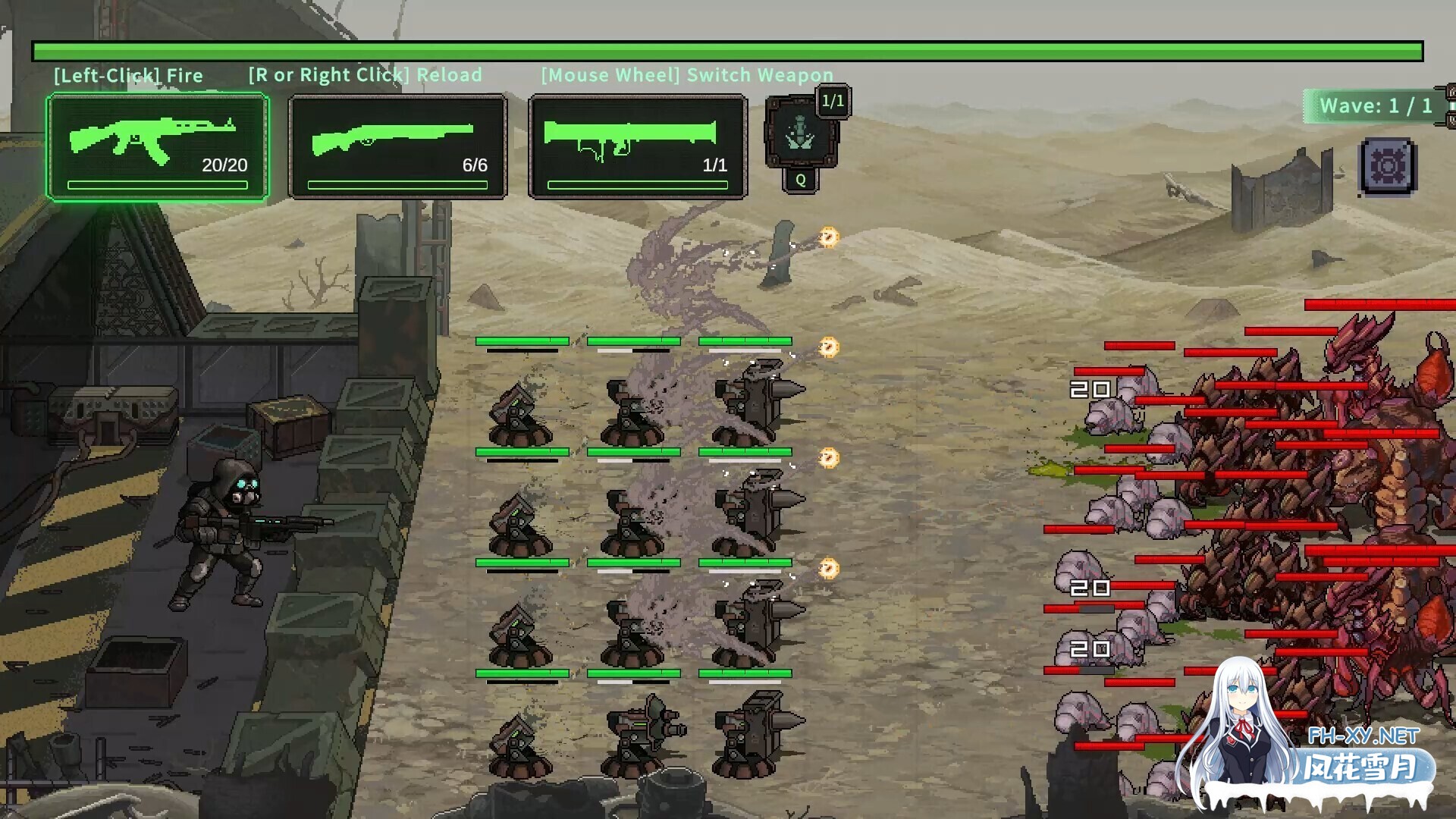Switch to the shotgun weapon slot
This screenshot has height=819, width=1456.
(x=397, y=147)
